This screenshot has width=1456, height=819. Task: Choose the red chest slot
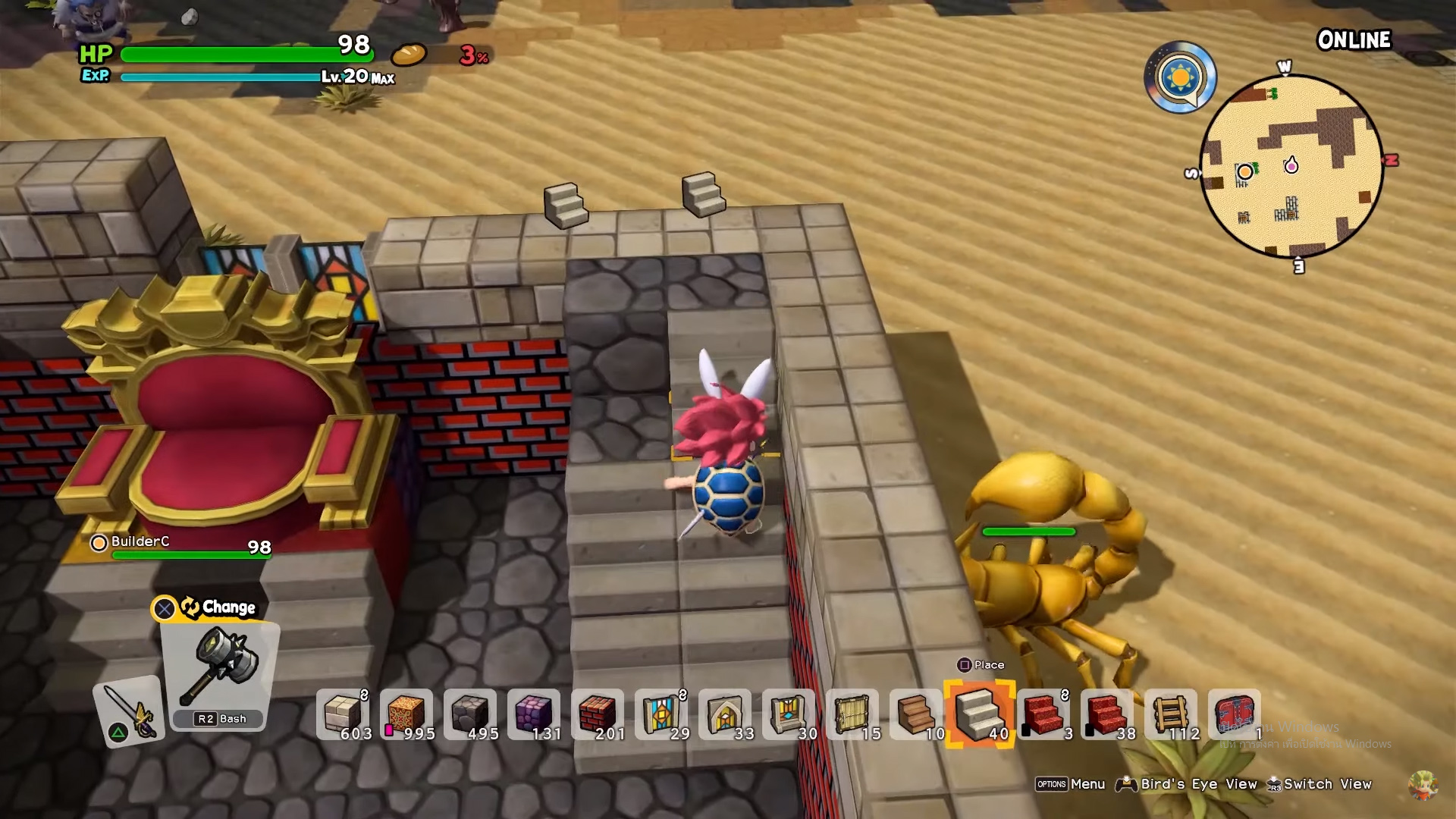tap(1235, 714)
